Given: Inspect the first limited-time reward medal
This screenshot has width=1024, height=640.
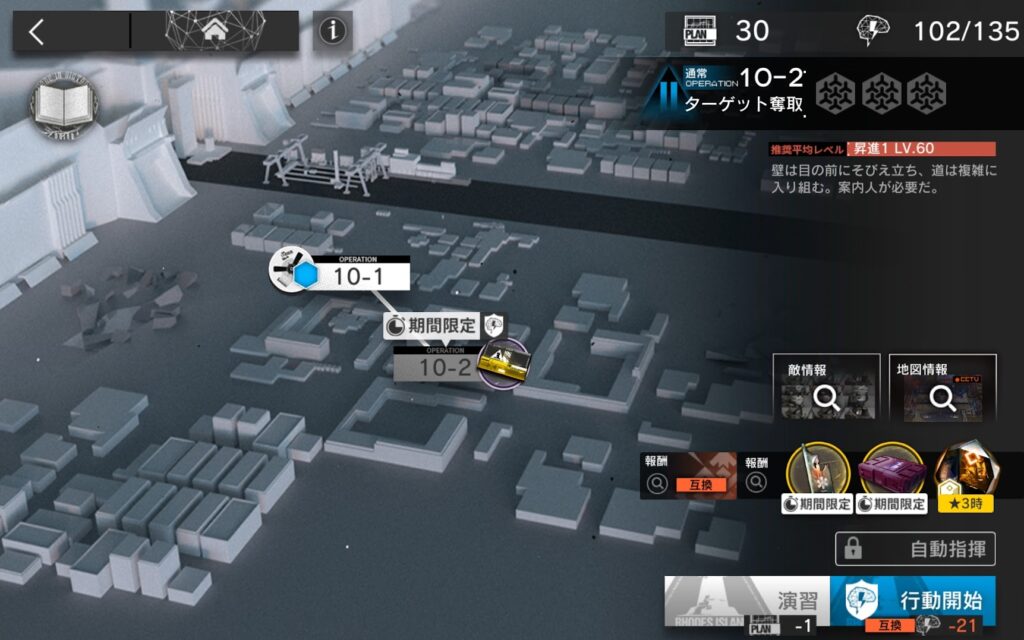Looking at the screenshot, I should (818, 472).
